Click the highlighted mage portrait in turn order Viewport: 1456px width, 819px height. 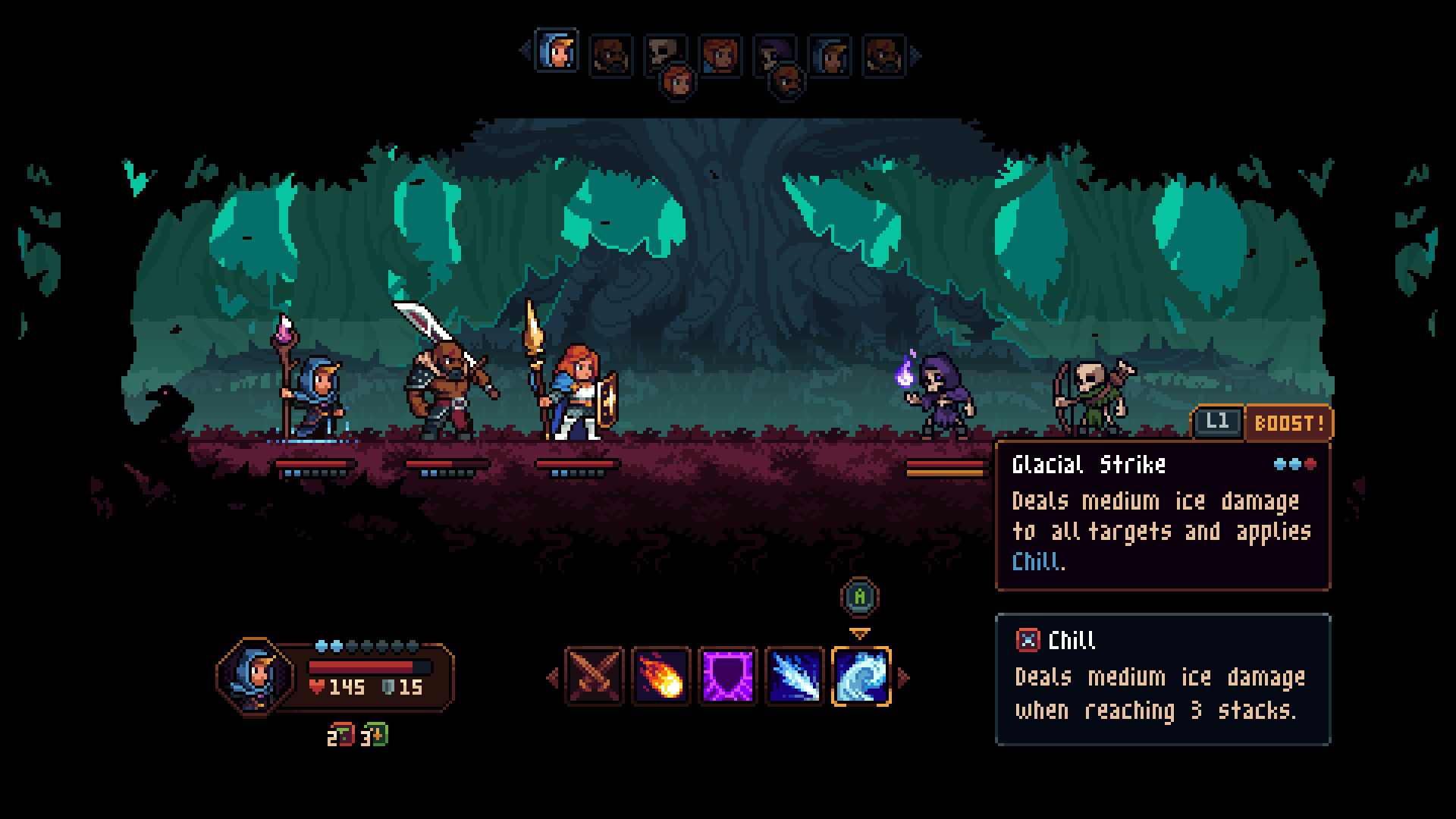click(x=557, y=52)
